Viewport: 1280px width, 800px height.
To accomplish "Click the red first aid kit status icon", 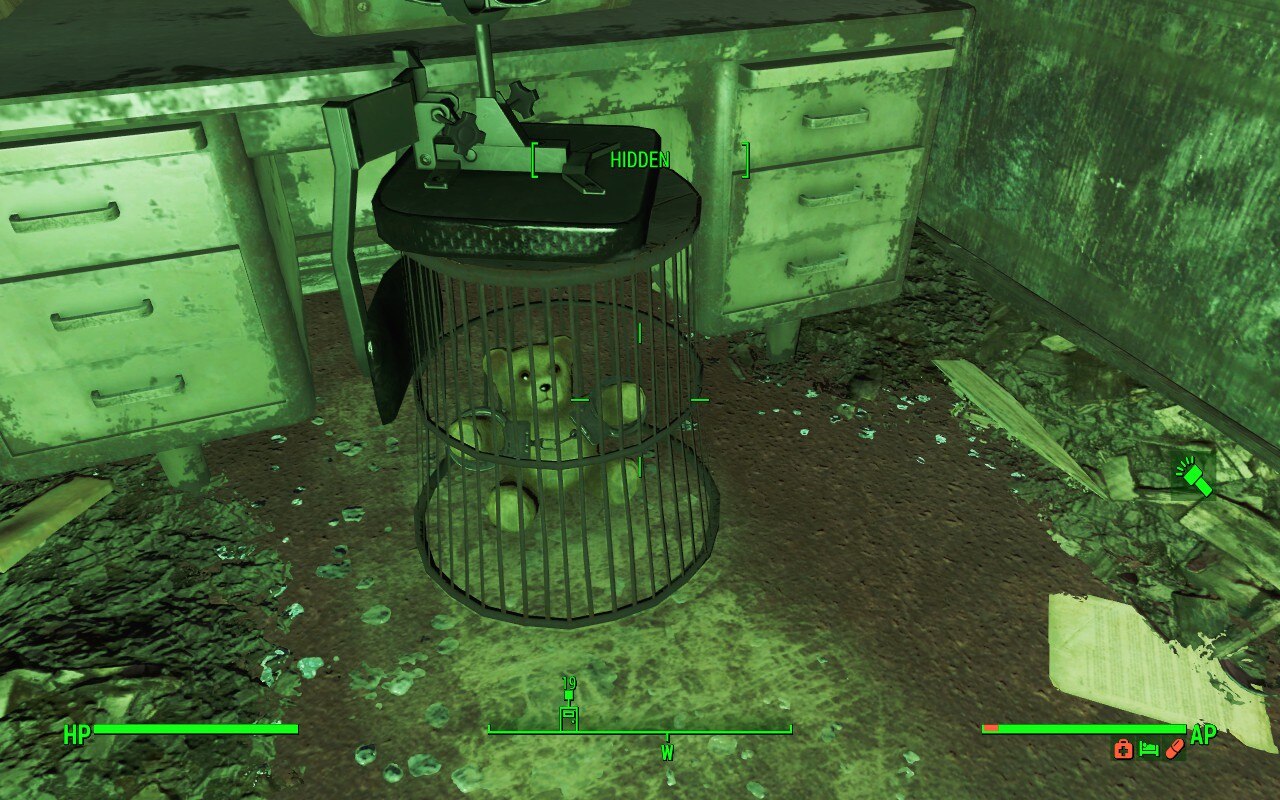I will (x=1123, y=748).
